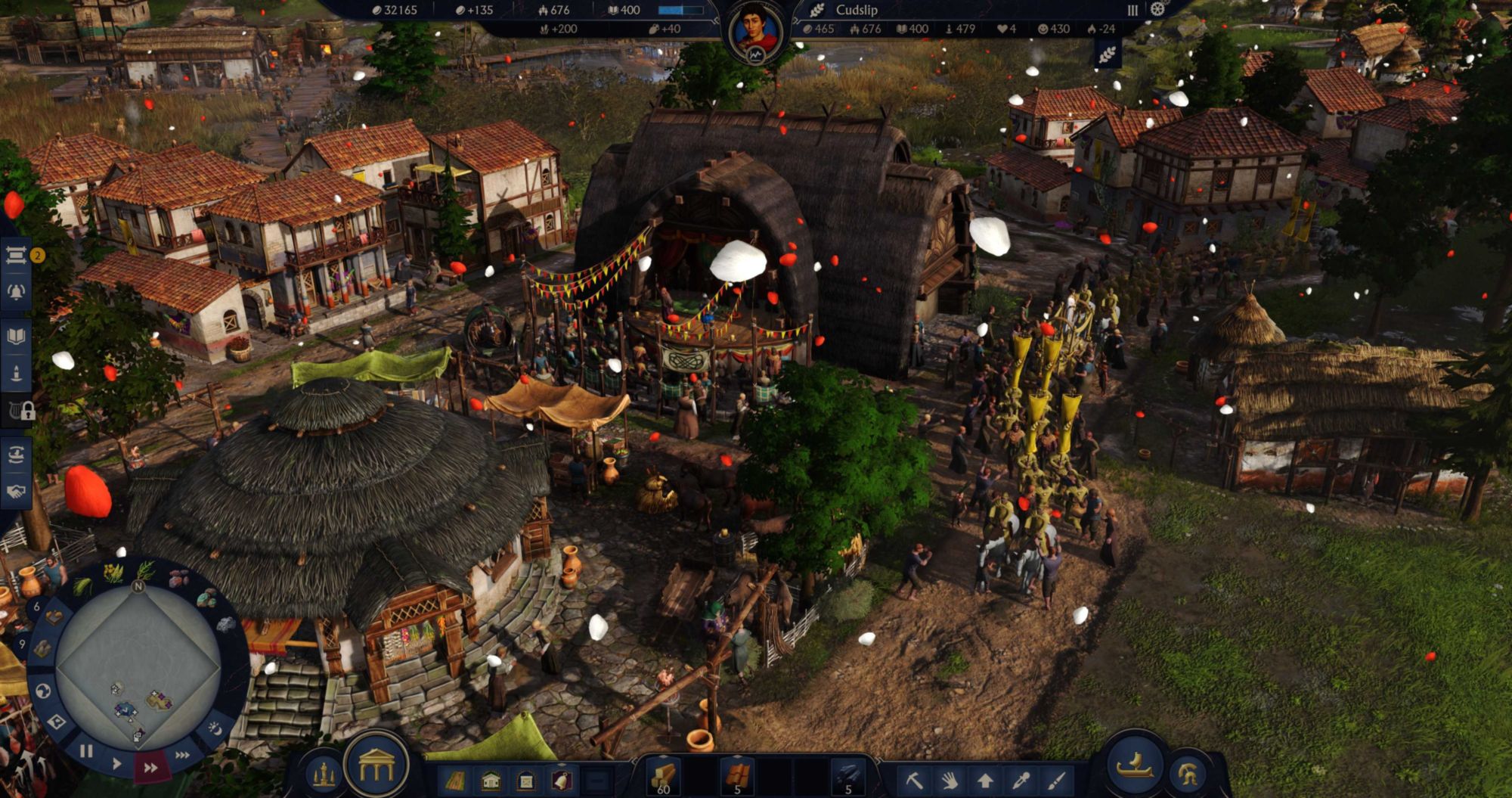Image resolution: width=1512 pixels, height=798 pixels.
Task: Select the bell building category
Action: point(561,780)
